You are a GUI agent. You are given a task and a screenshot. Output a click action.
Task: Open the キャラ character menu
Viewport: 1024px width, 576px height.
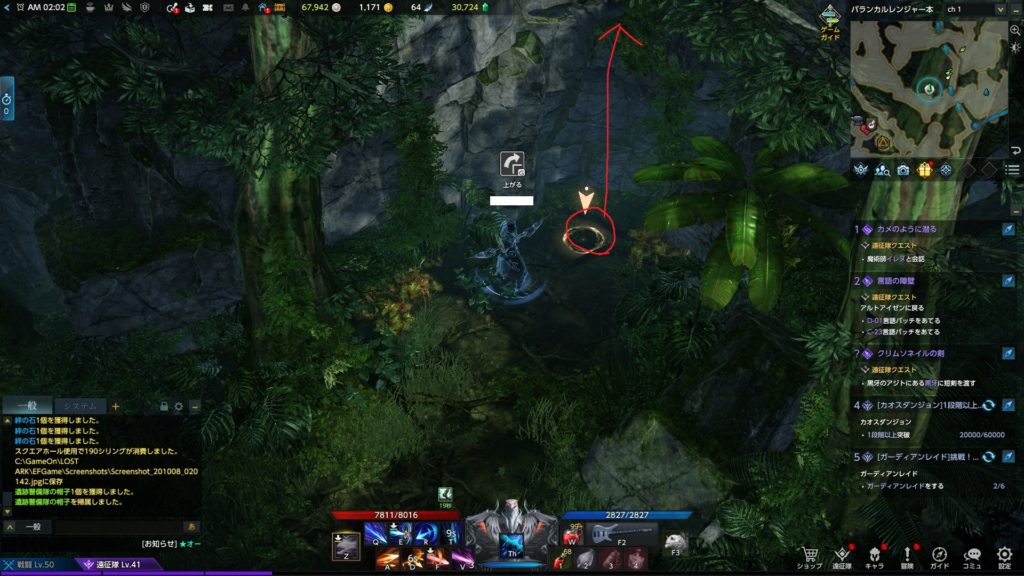(x=874, y=556)
